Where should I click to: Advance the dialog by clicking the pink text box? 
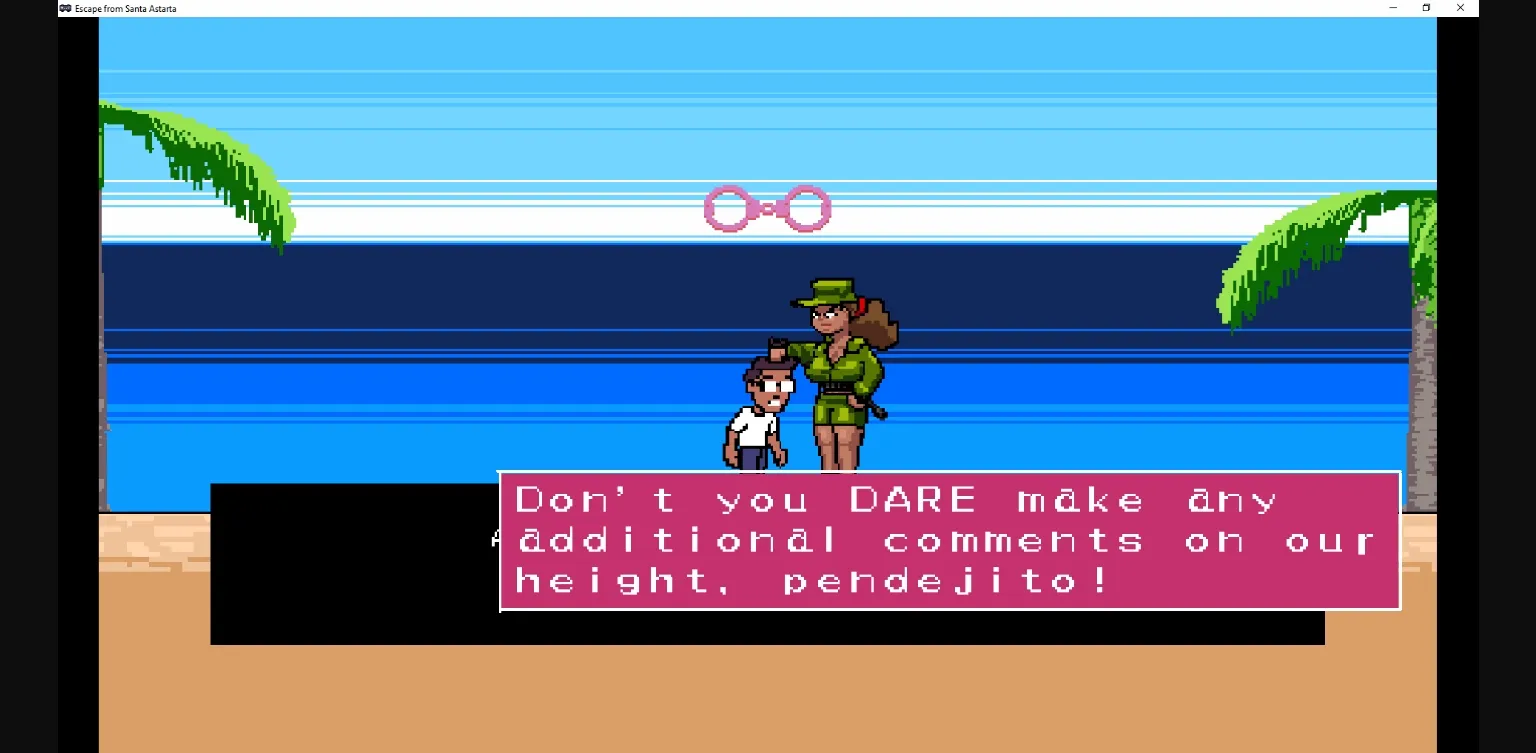[x=950, y=540]
